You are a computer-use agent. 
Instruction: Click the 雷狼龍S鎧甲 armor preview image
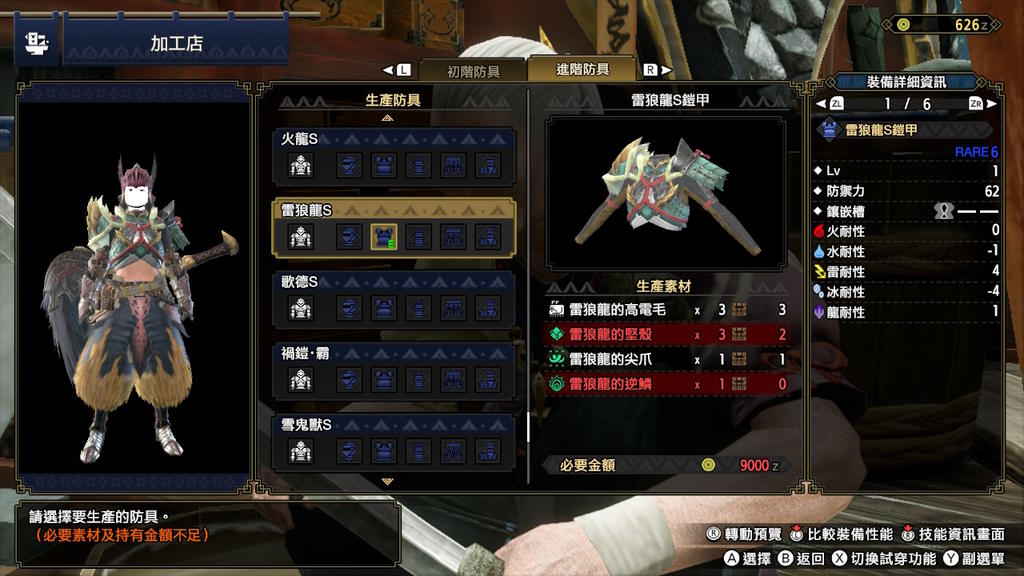666,193
